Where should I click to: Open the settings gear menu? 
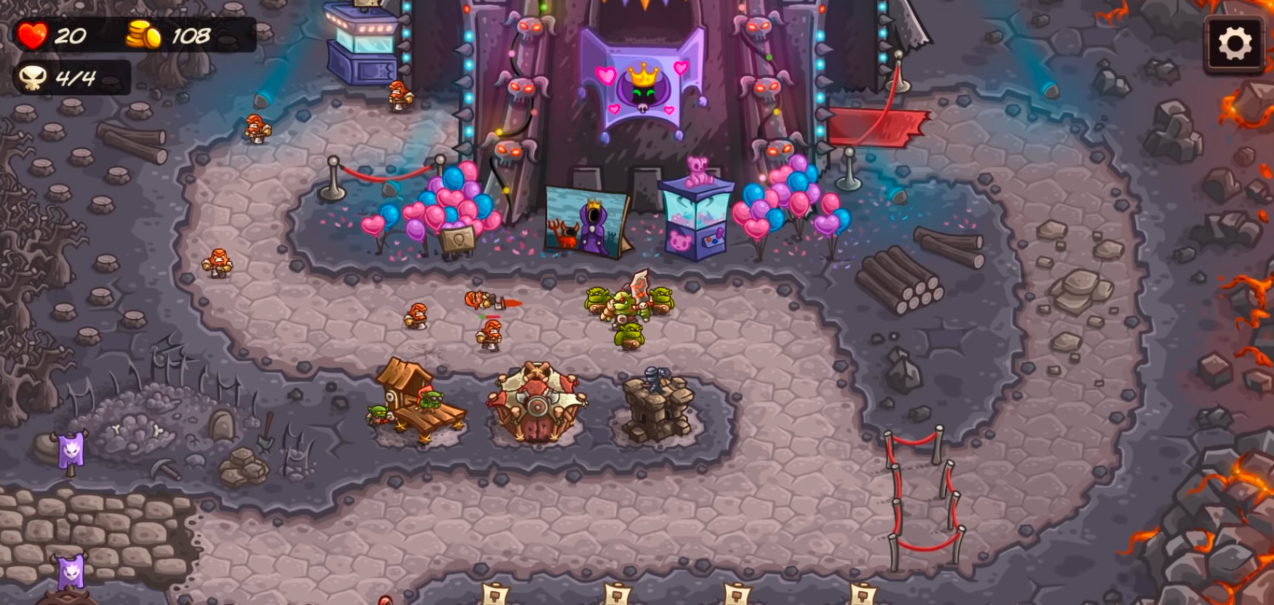pos(1234,43)
